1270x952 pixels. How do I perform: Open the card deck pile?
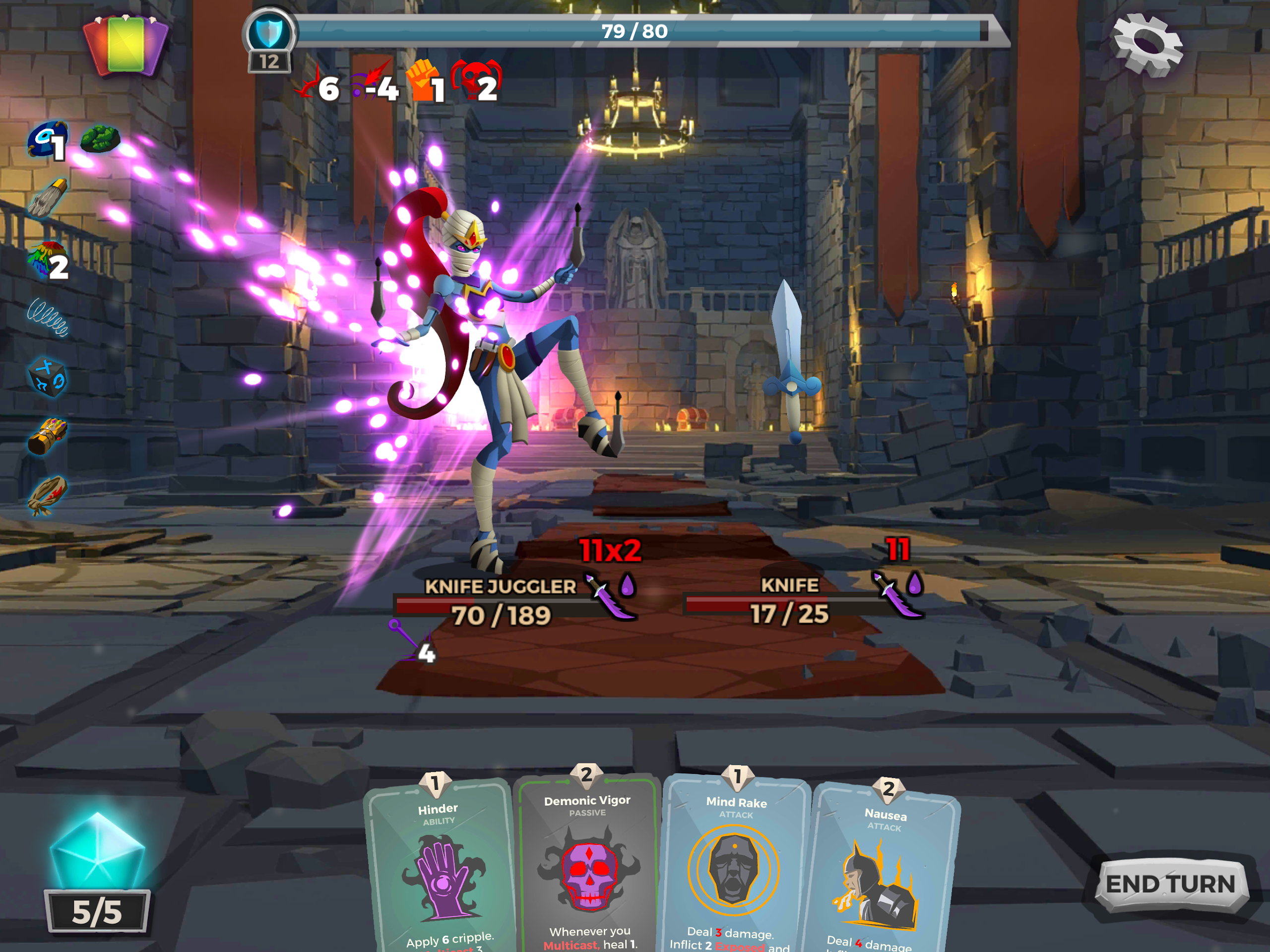[126, 45]
